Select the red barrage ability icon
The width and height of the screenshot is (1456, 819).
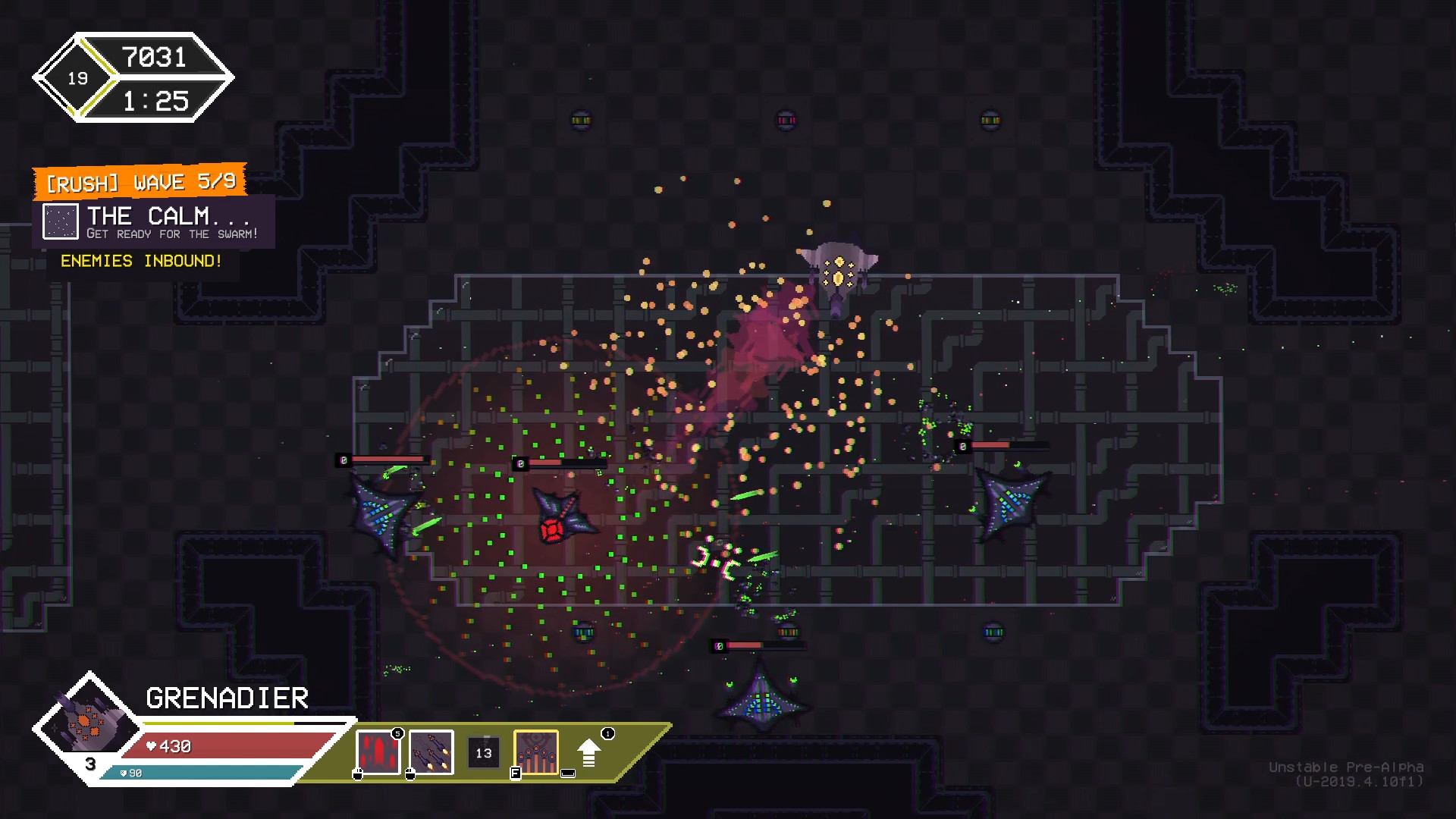point(377,753)
